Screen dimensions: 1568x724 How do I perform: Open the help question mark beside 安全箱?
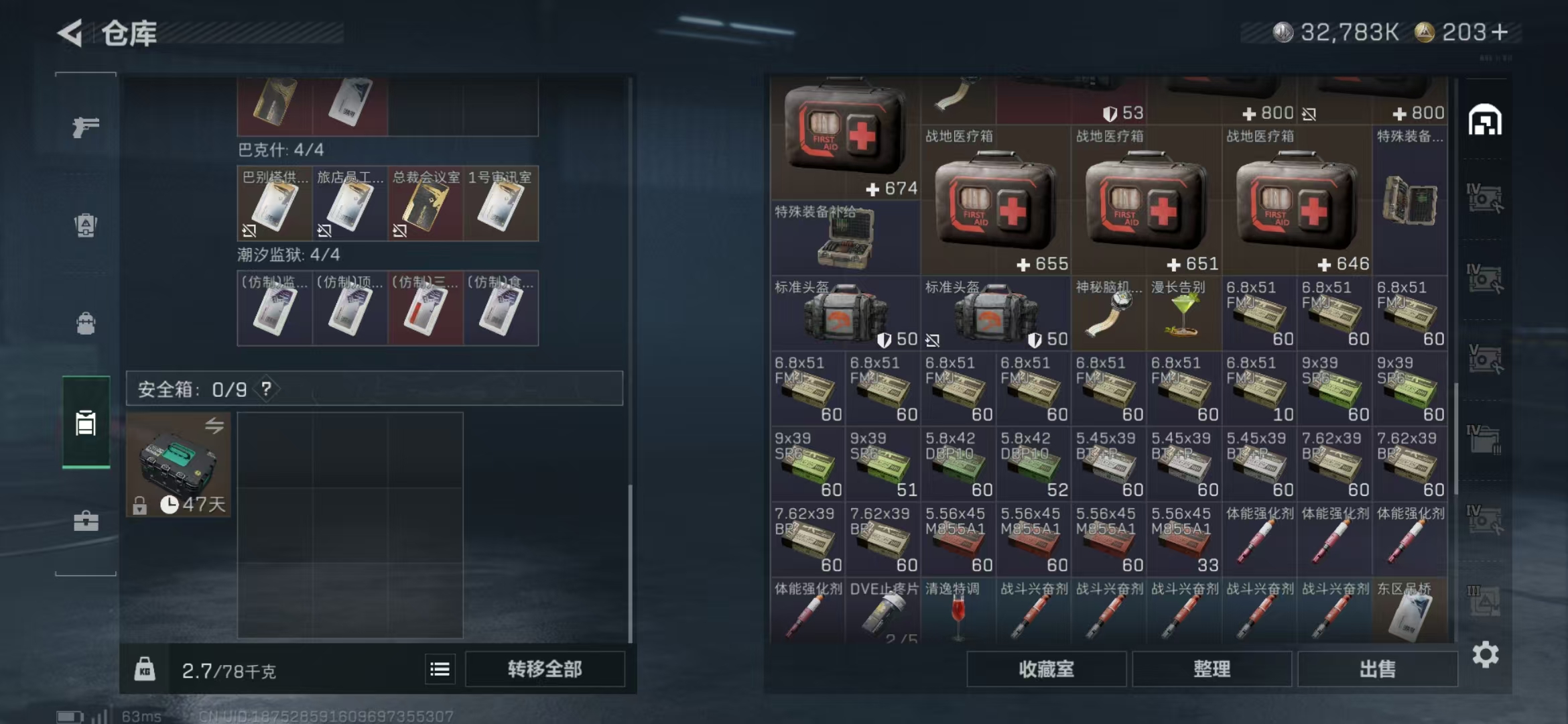[266, 389]
